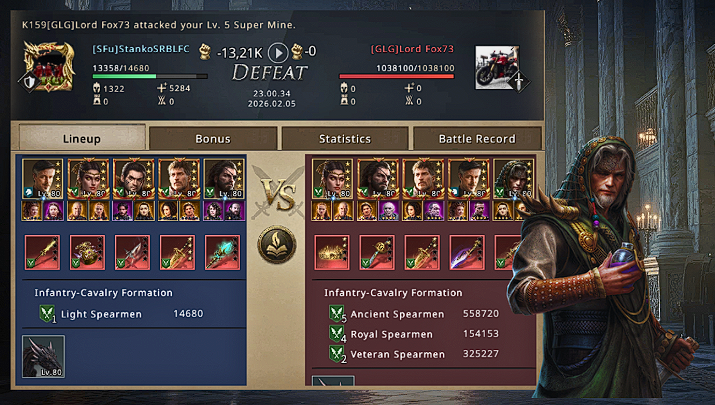715x405 pixels.
Task: Click the Lord Fox73 player name
Action: point(412,48)
